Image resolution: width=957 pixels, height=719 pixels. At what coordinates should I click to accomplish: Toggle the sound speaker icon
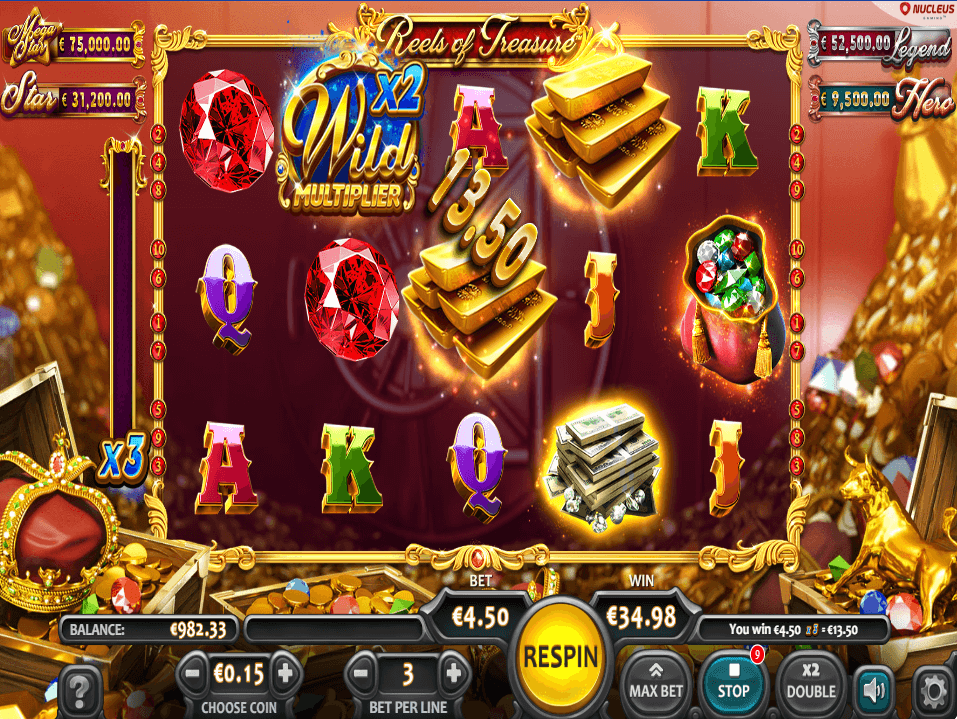(x=874, y=688)
